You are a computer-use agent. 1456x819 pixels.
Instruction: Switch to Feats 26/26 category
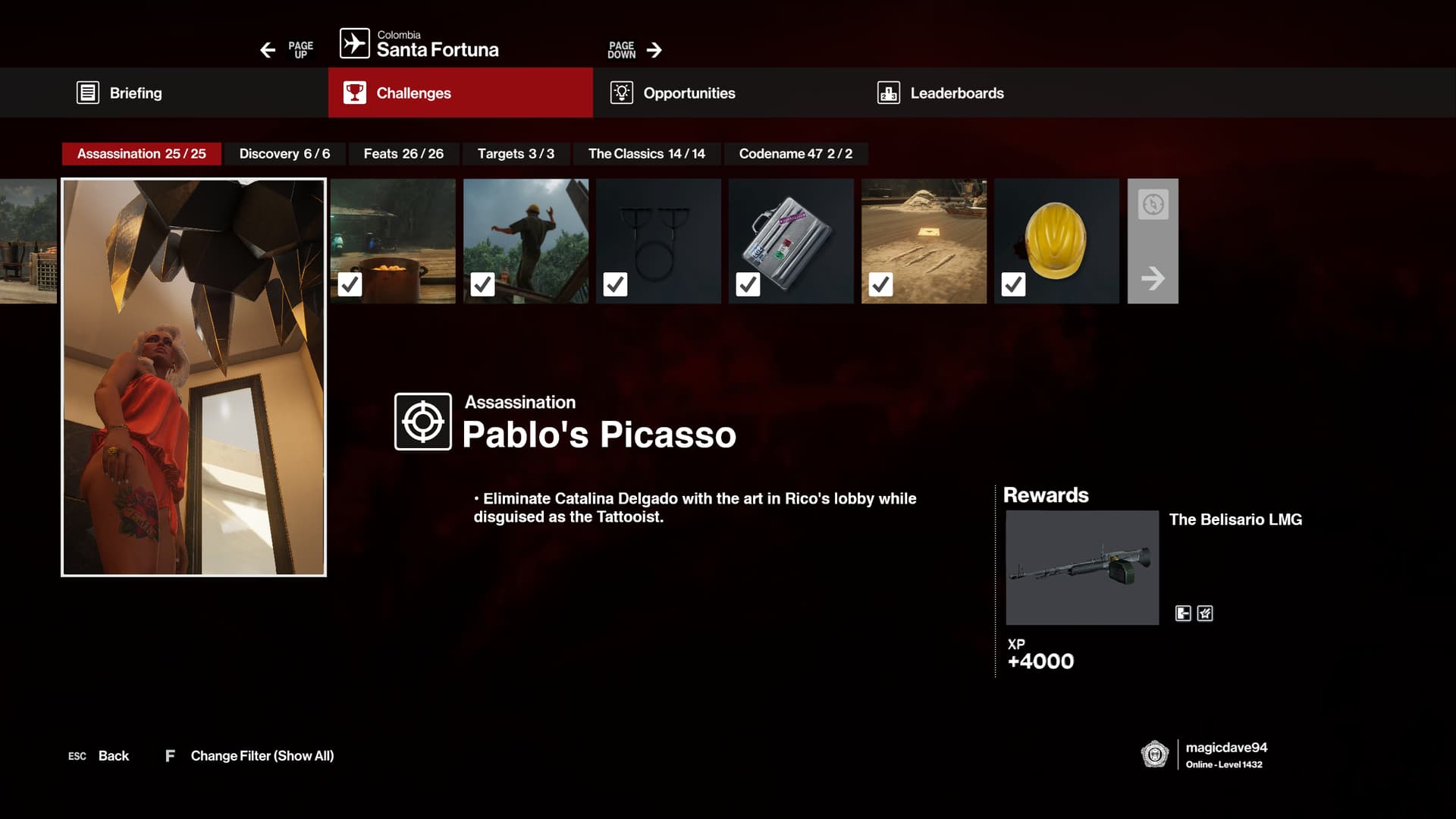click(403, 154)
